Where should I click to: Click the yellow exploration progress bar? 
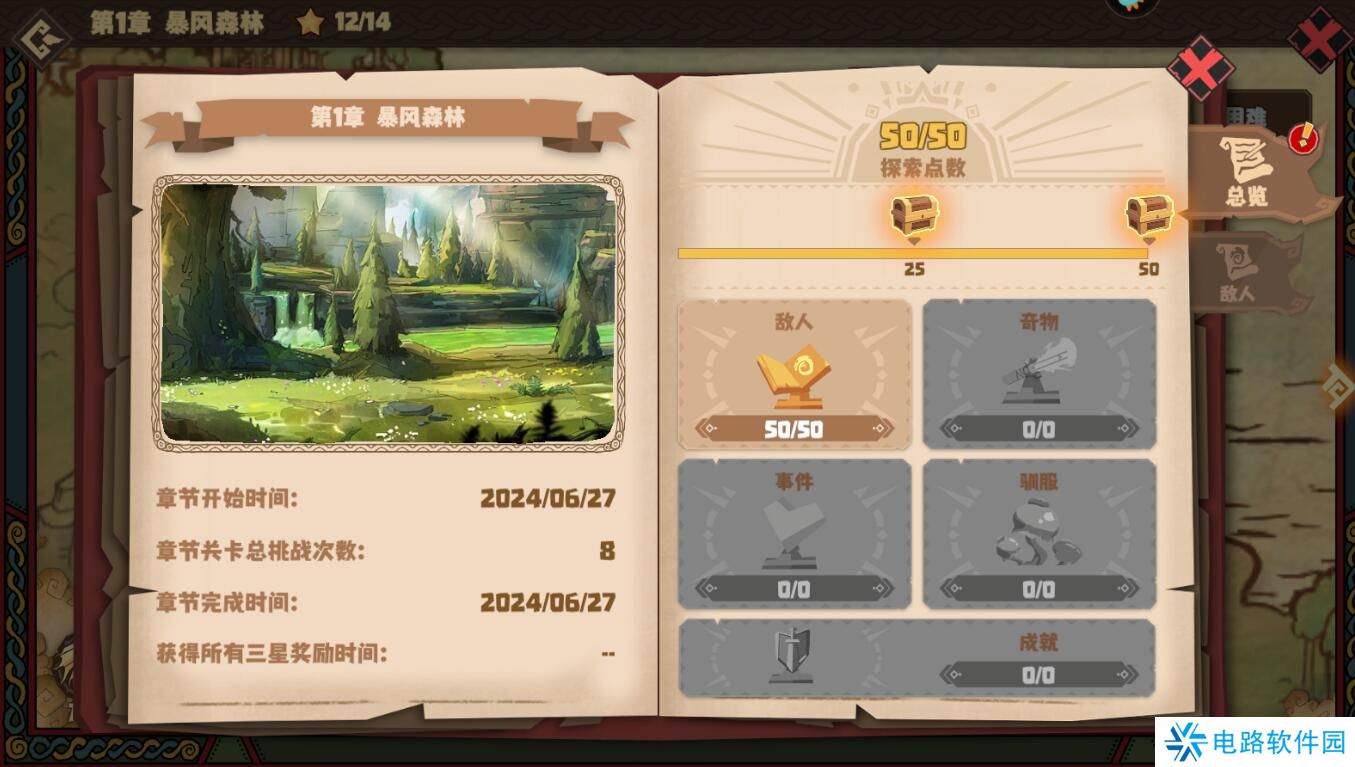click(915, 253)
